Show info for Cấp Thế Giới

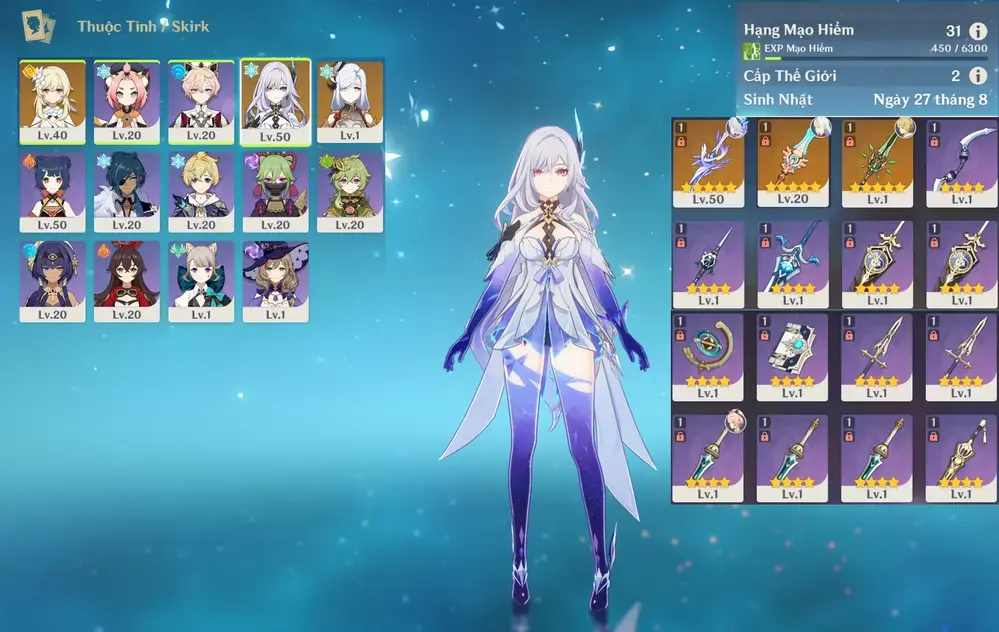point(978,76)
